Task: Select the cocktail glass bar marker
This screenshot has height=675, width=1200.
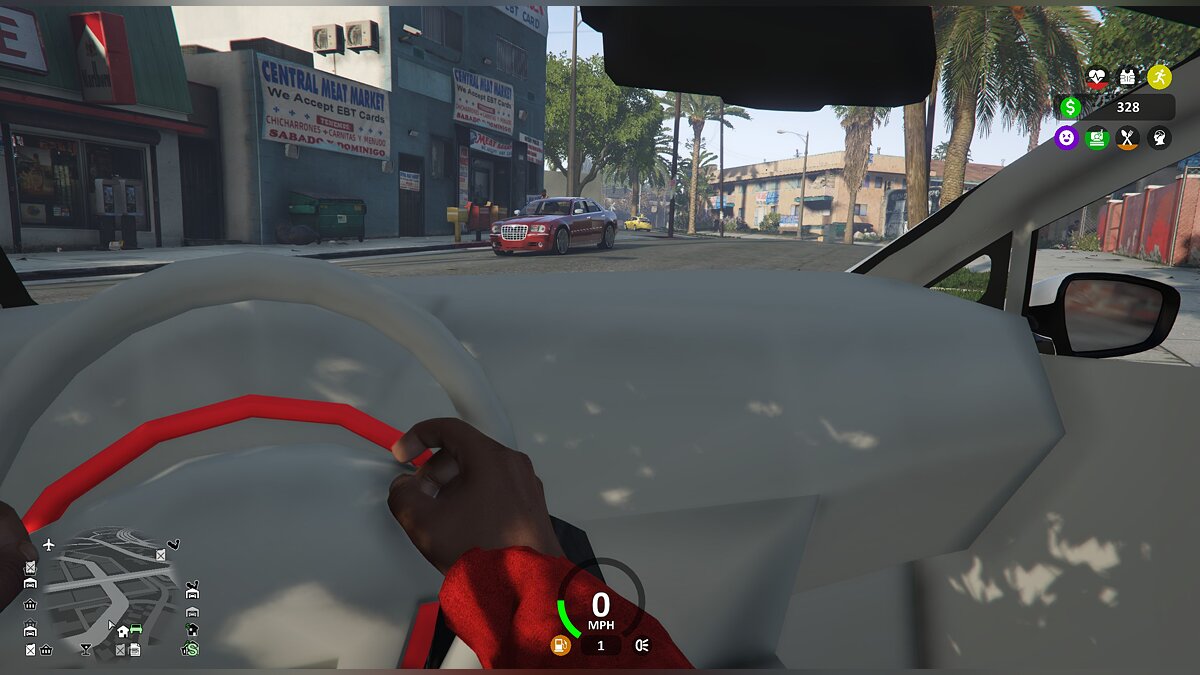Action: coord(85,649)
